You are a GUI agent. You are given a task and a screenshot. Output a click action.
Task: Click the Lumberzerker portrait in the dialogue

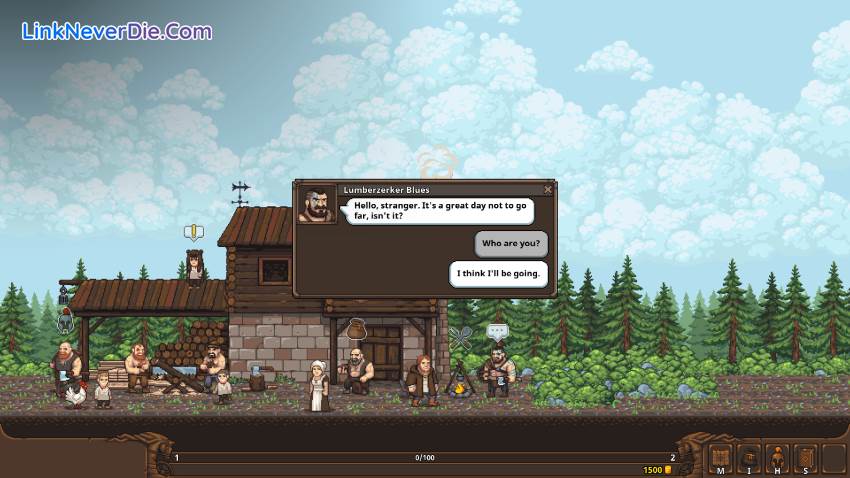pyautogui.click(x=317, y=203)
